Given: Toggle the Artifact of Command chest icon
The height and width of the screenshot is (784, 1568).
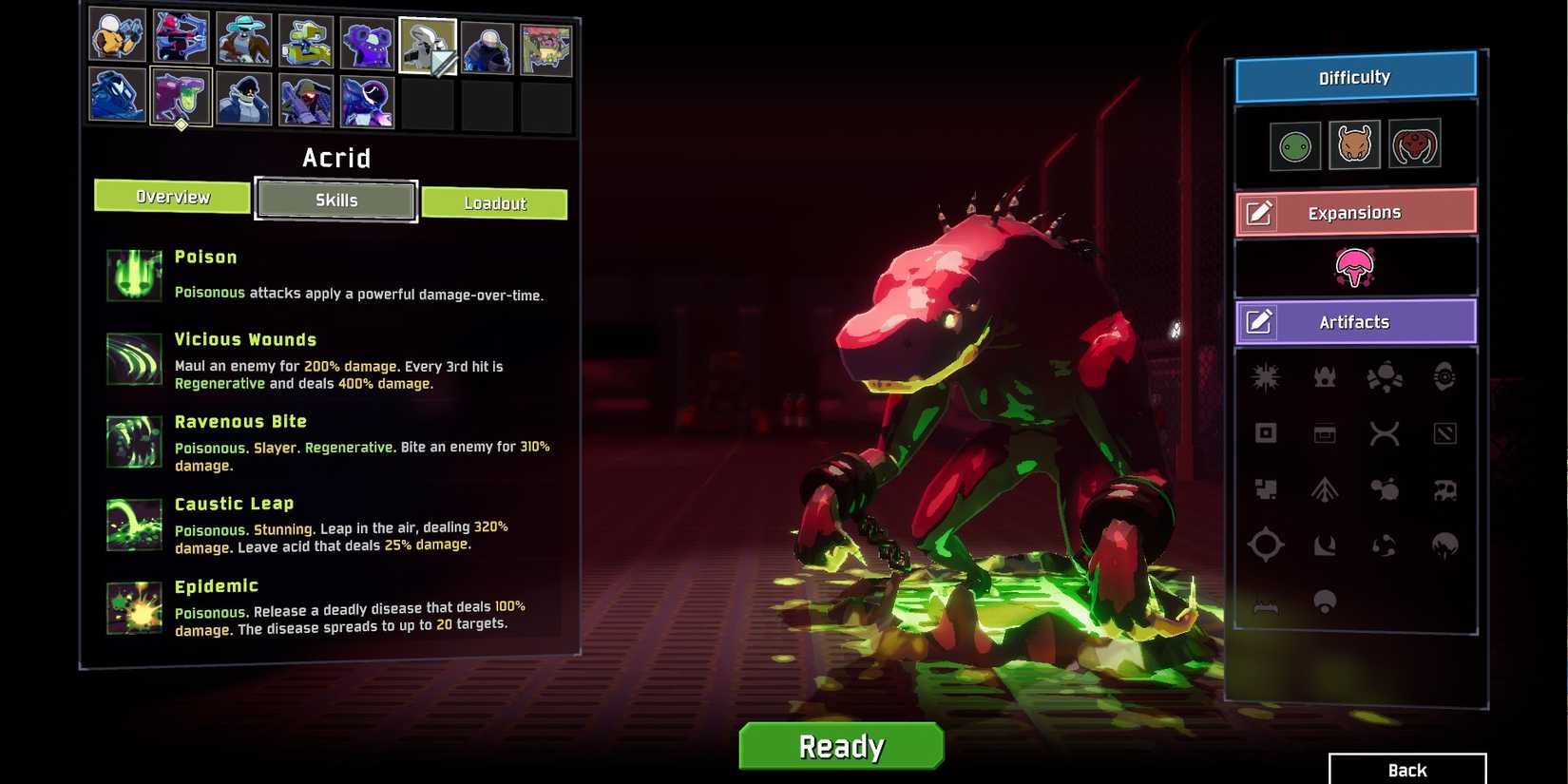Looking at the screenshot, I should click(x=1324, y=432).
